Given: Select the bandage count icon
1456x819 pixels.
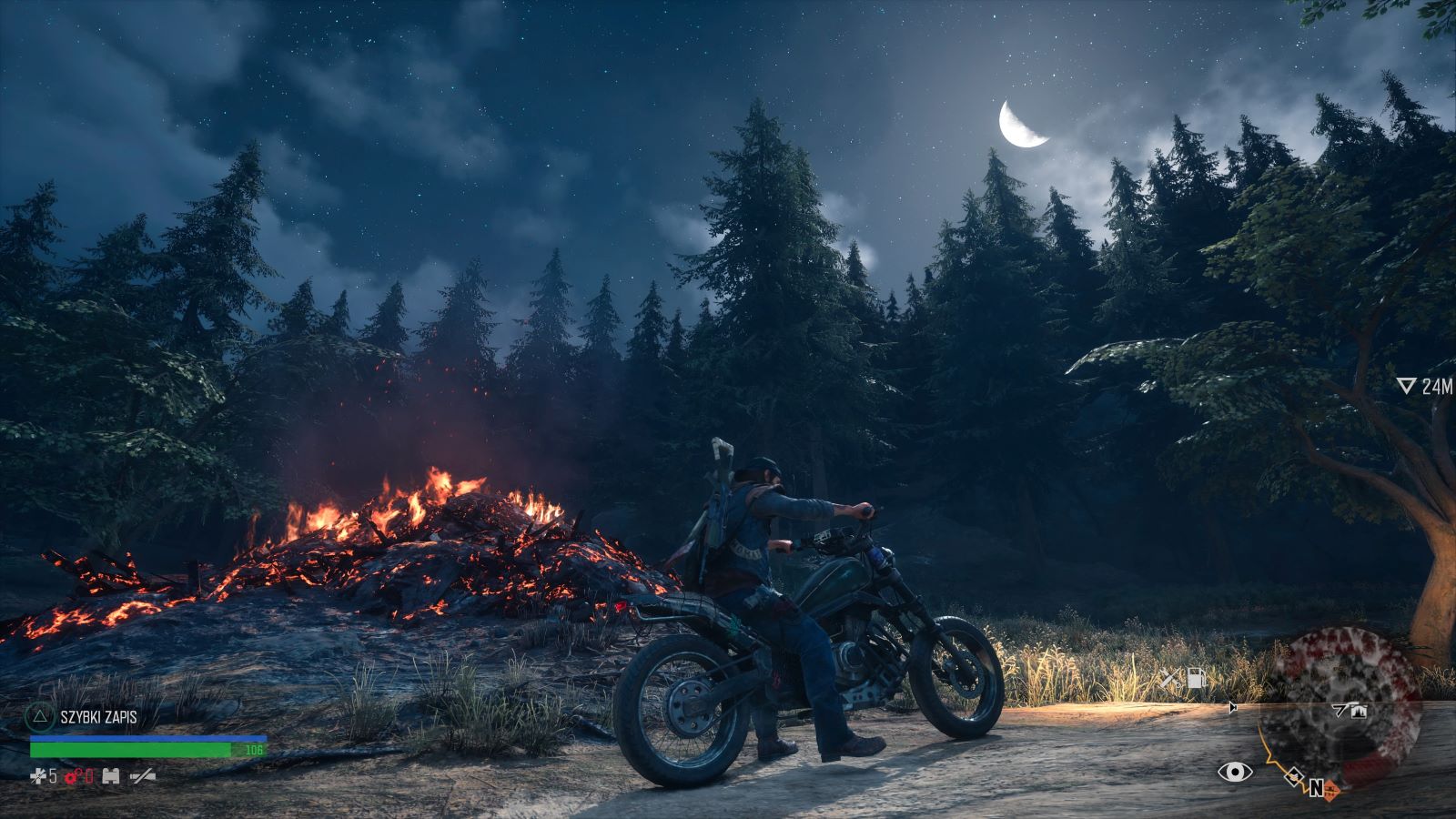Looking at the screenshot, I should 38,776.
